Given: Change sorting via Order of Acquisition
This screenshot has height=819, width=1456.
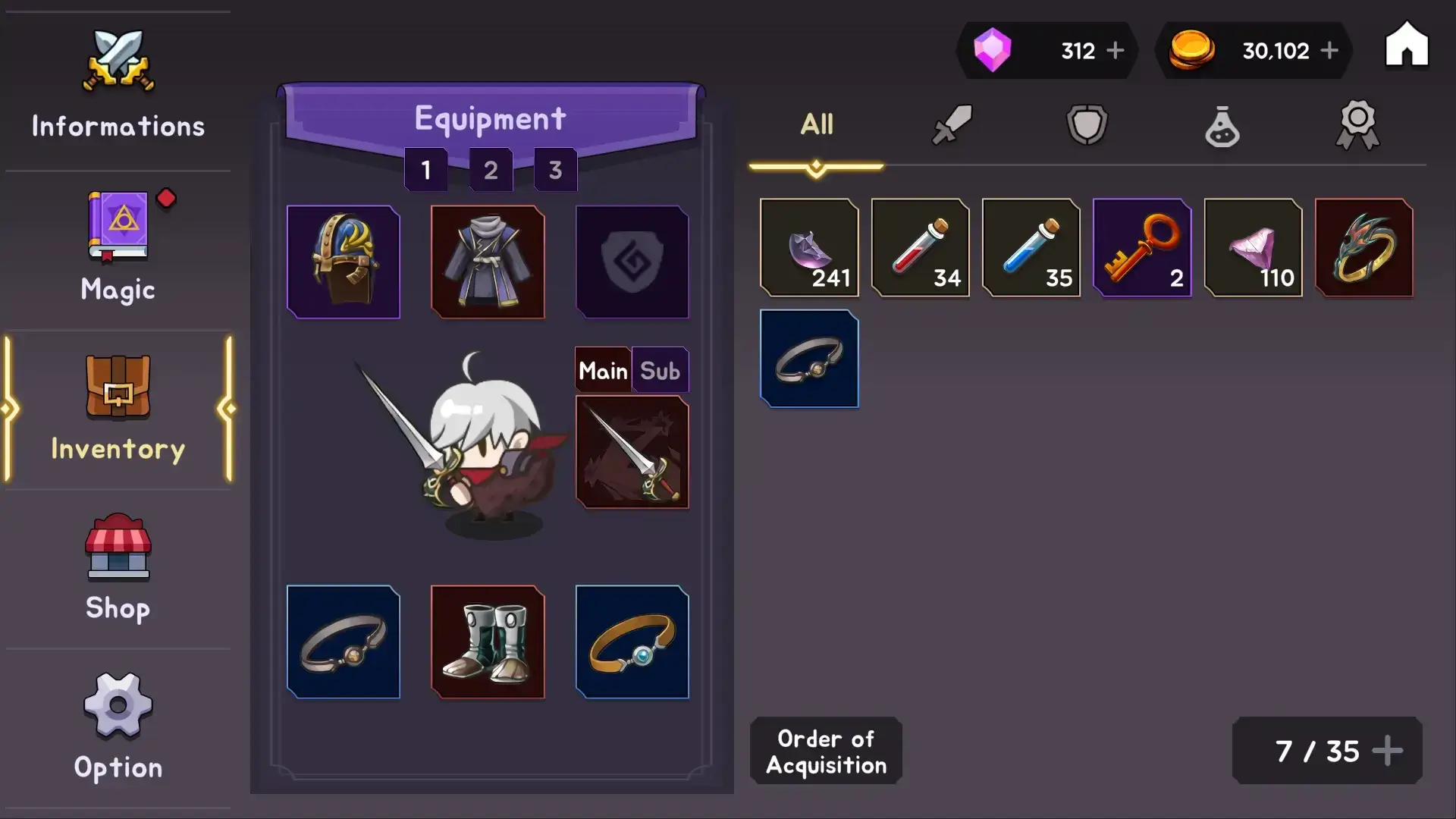Looking at the screenshot, I should (x=826, y=751).
